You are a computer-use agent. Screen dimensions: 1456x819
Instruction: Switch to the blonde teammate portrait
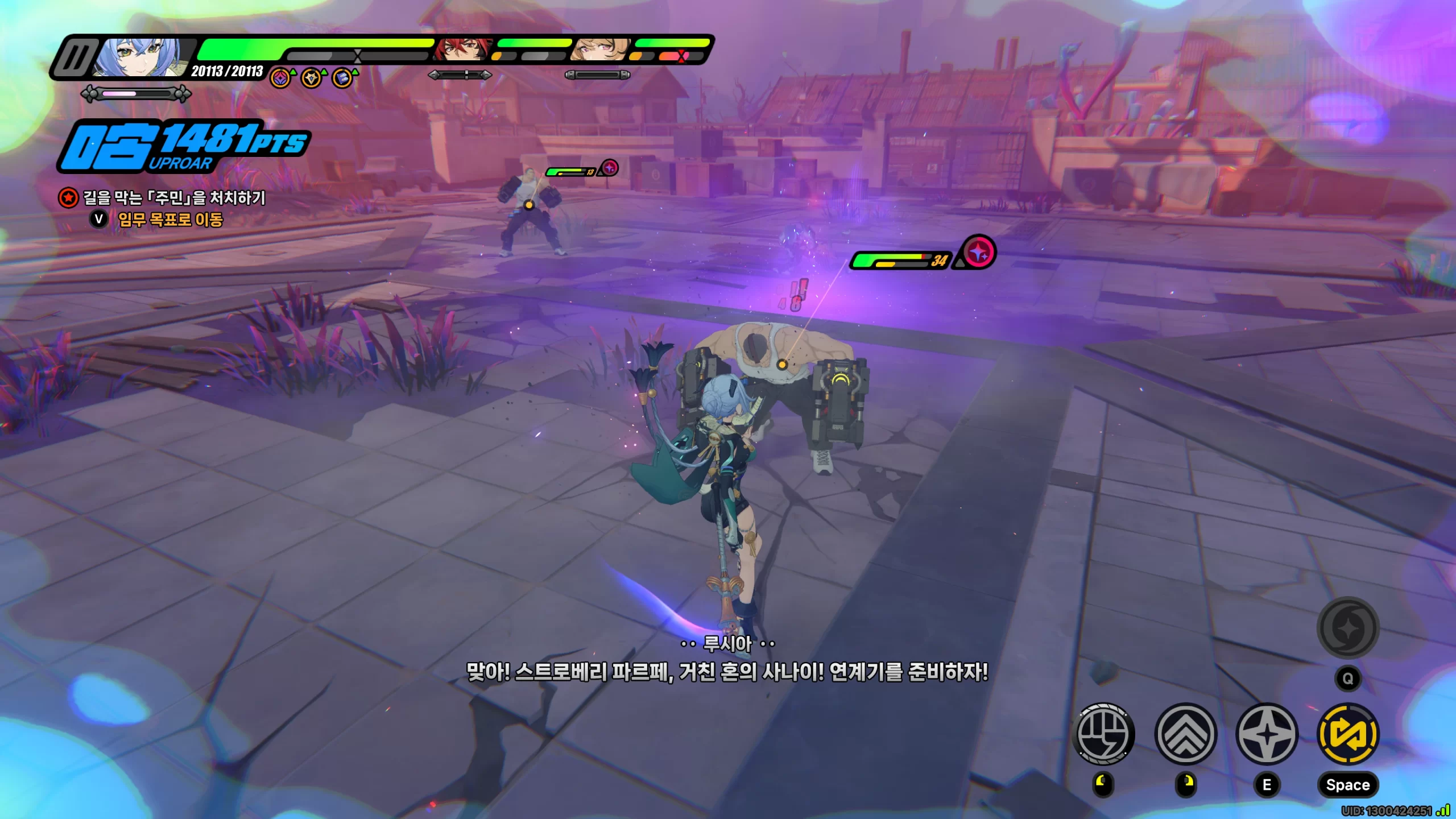click(600, 49)
